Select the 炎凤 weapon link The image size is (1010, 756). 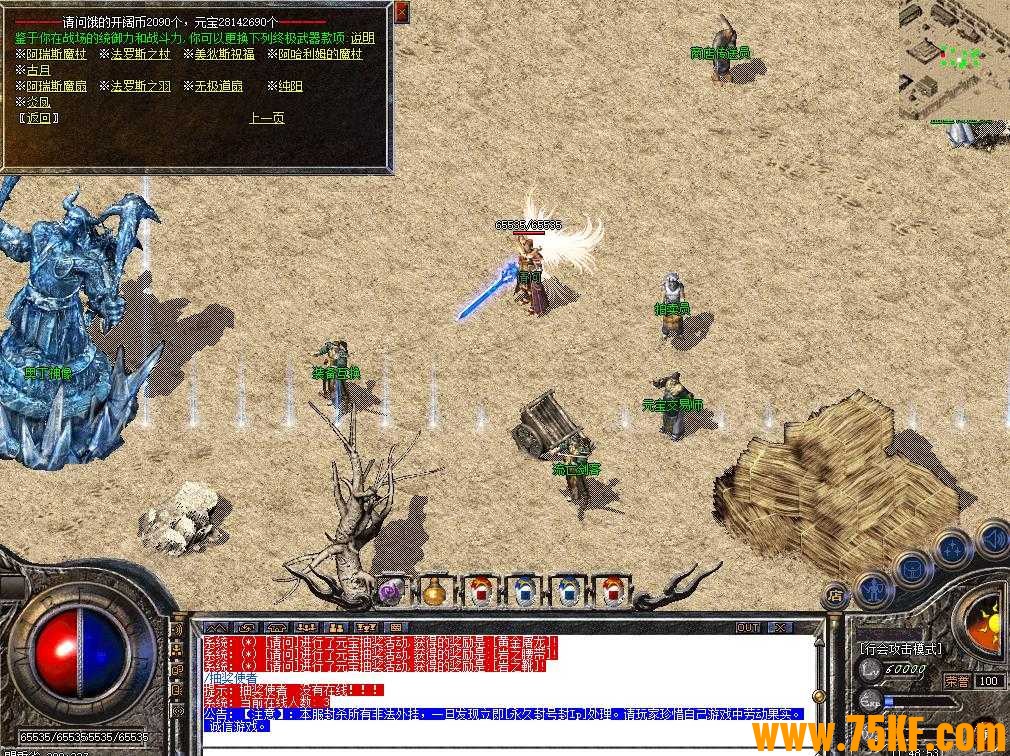point(37,102)
